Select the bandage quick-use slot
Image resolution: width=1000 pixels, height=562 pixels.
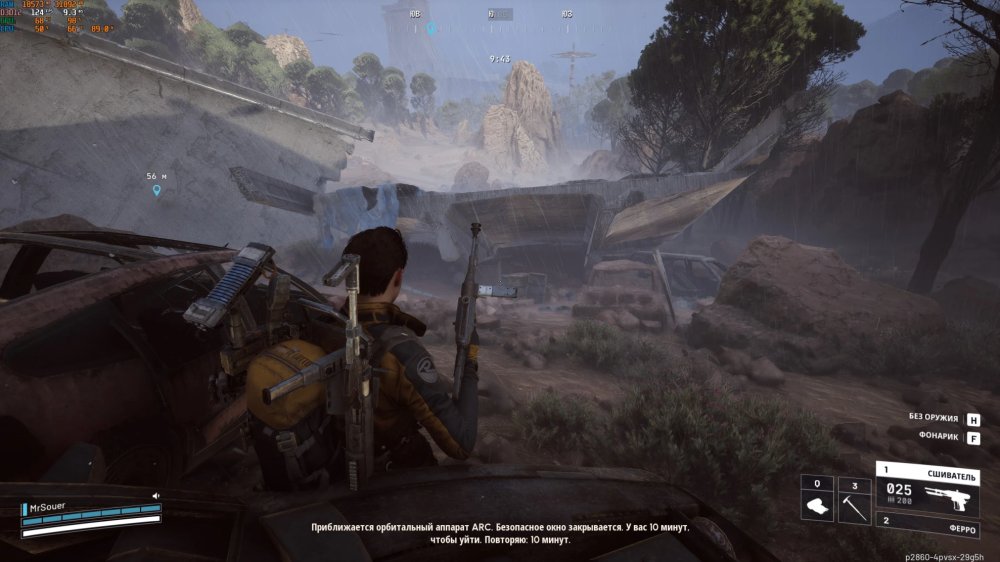point(817,498)
